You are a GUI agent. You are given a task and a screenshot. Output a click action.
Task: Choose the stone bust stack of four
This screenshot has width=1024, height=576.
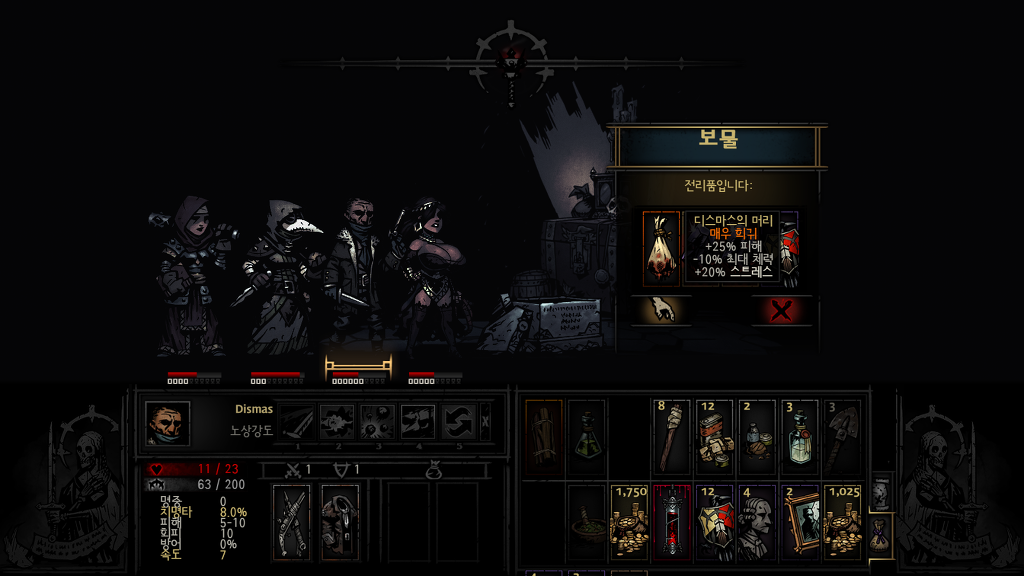pos(757,521)
